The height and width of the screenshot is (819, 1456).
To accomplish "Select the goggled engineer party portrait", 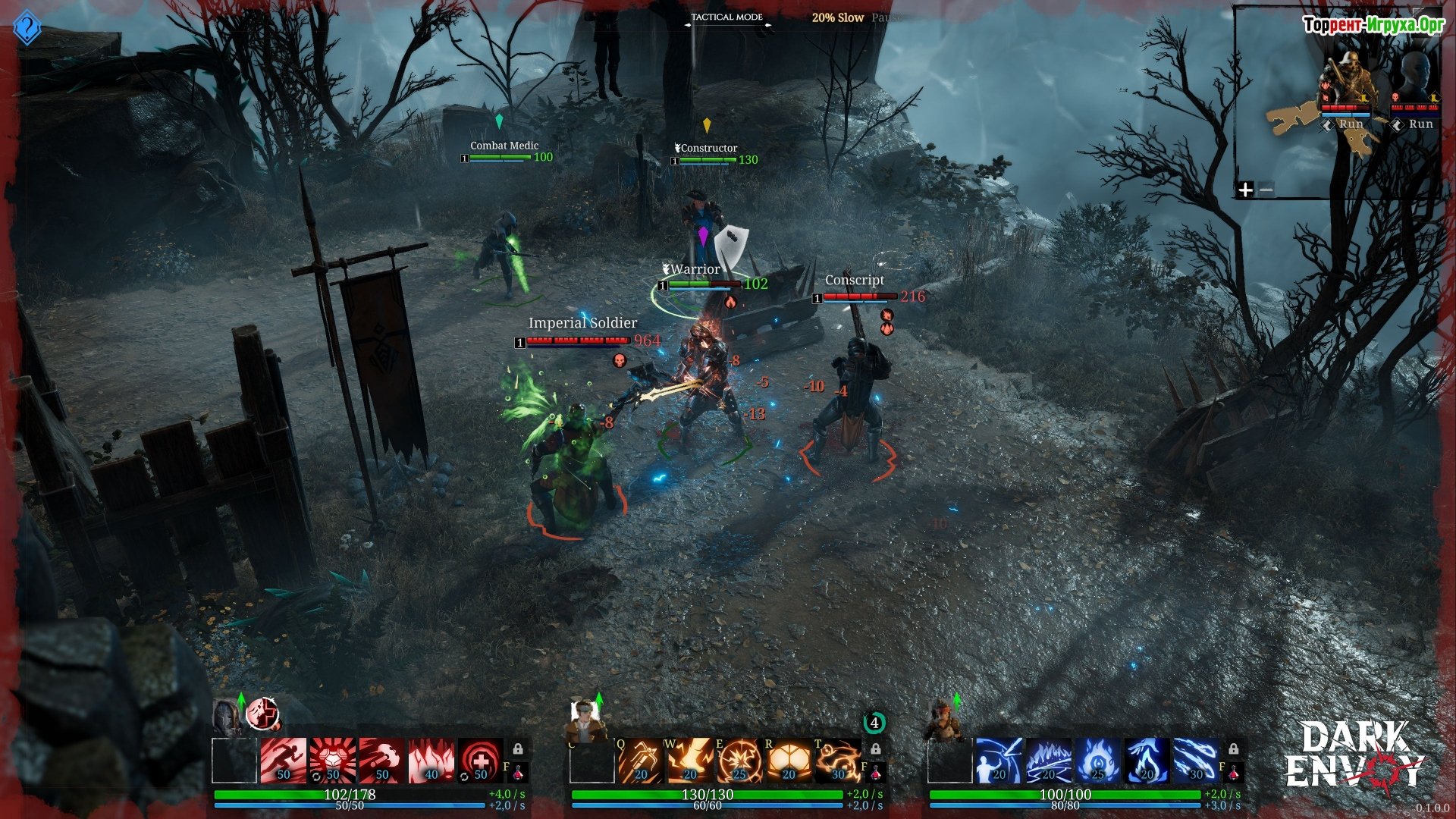I will coord(585,719).
